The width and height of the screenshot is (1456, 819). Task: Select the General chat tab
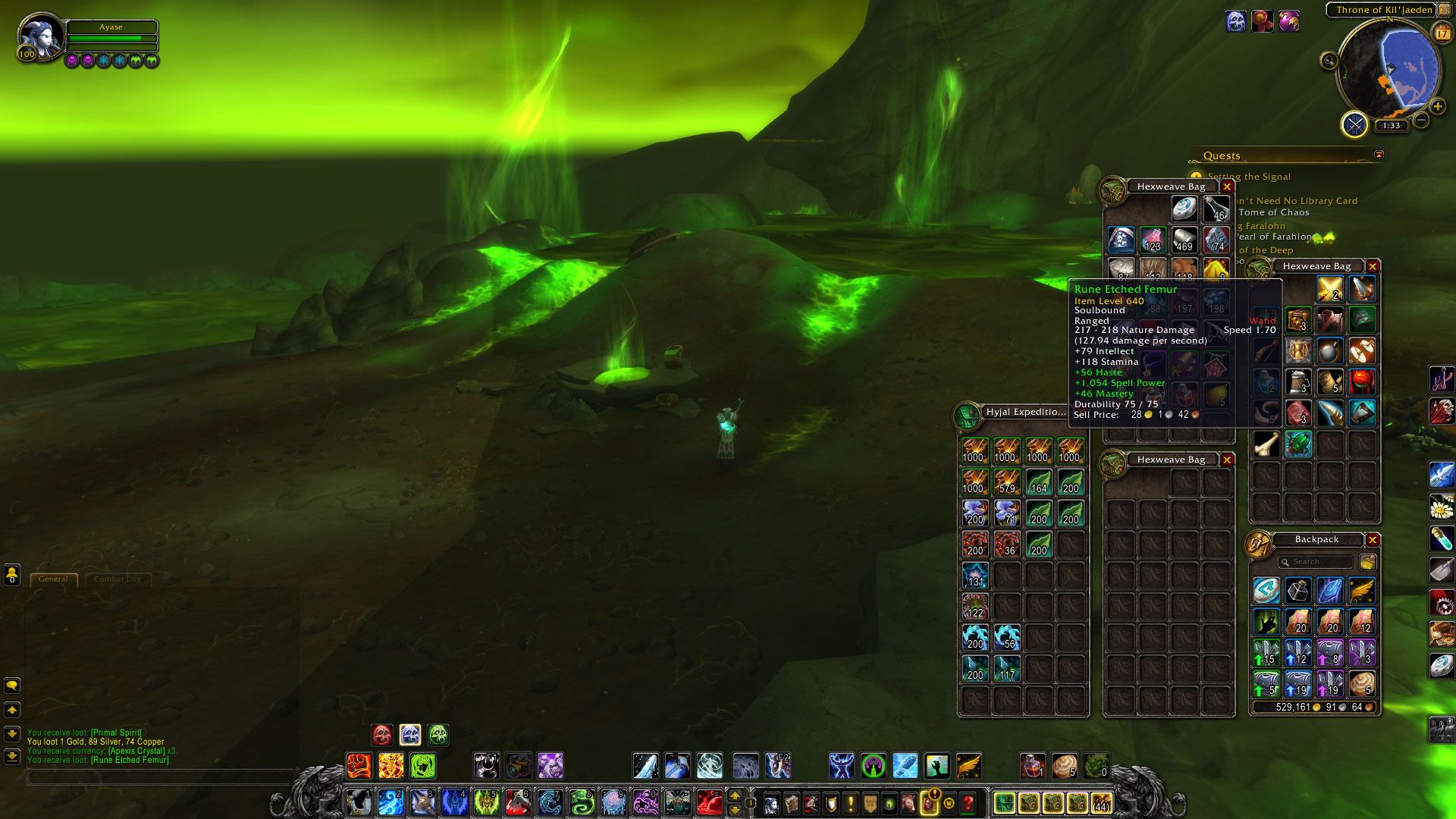tap(53, 579)
